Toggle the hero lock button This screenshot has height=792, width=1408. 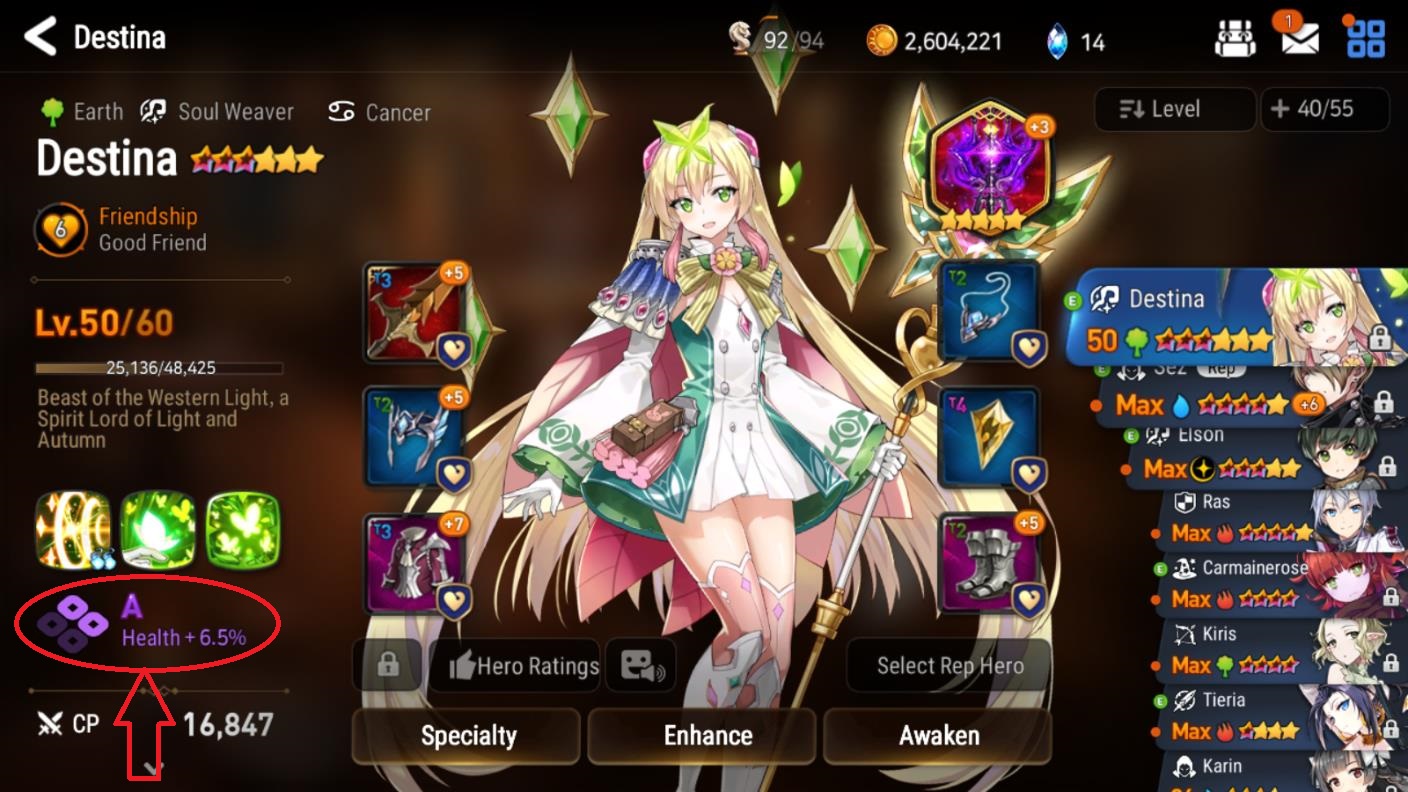(387, 666)
